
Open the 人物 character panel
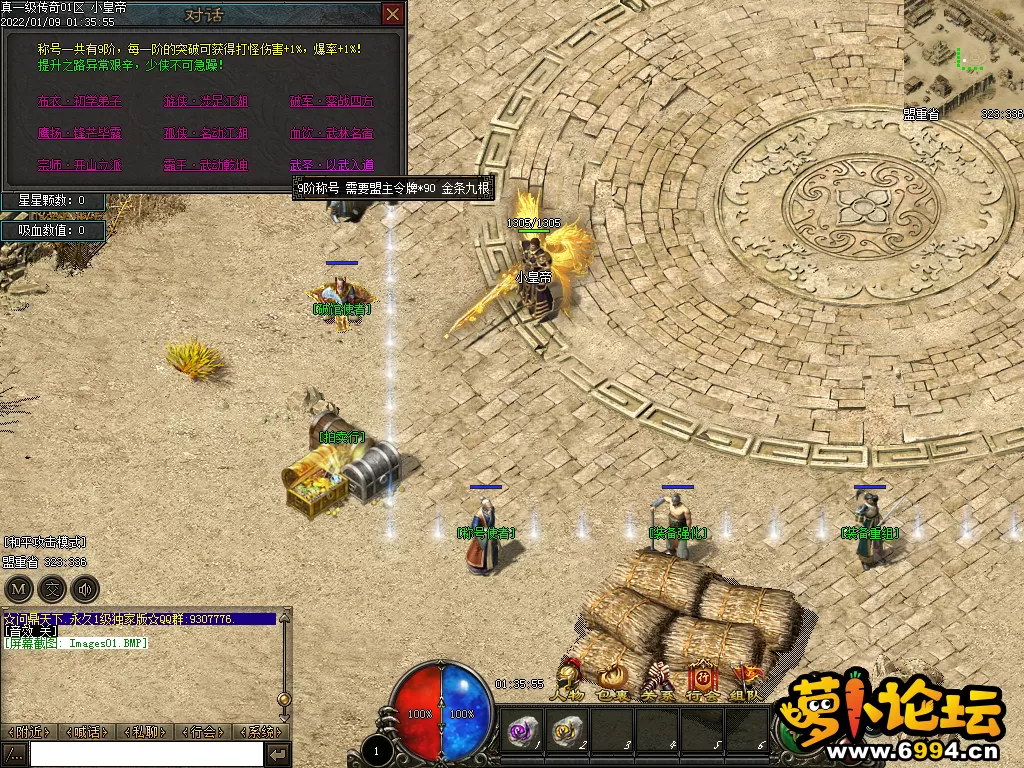(571, 682)
